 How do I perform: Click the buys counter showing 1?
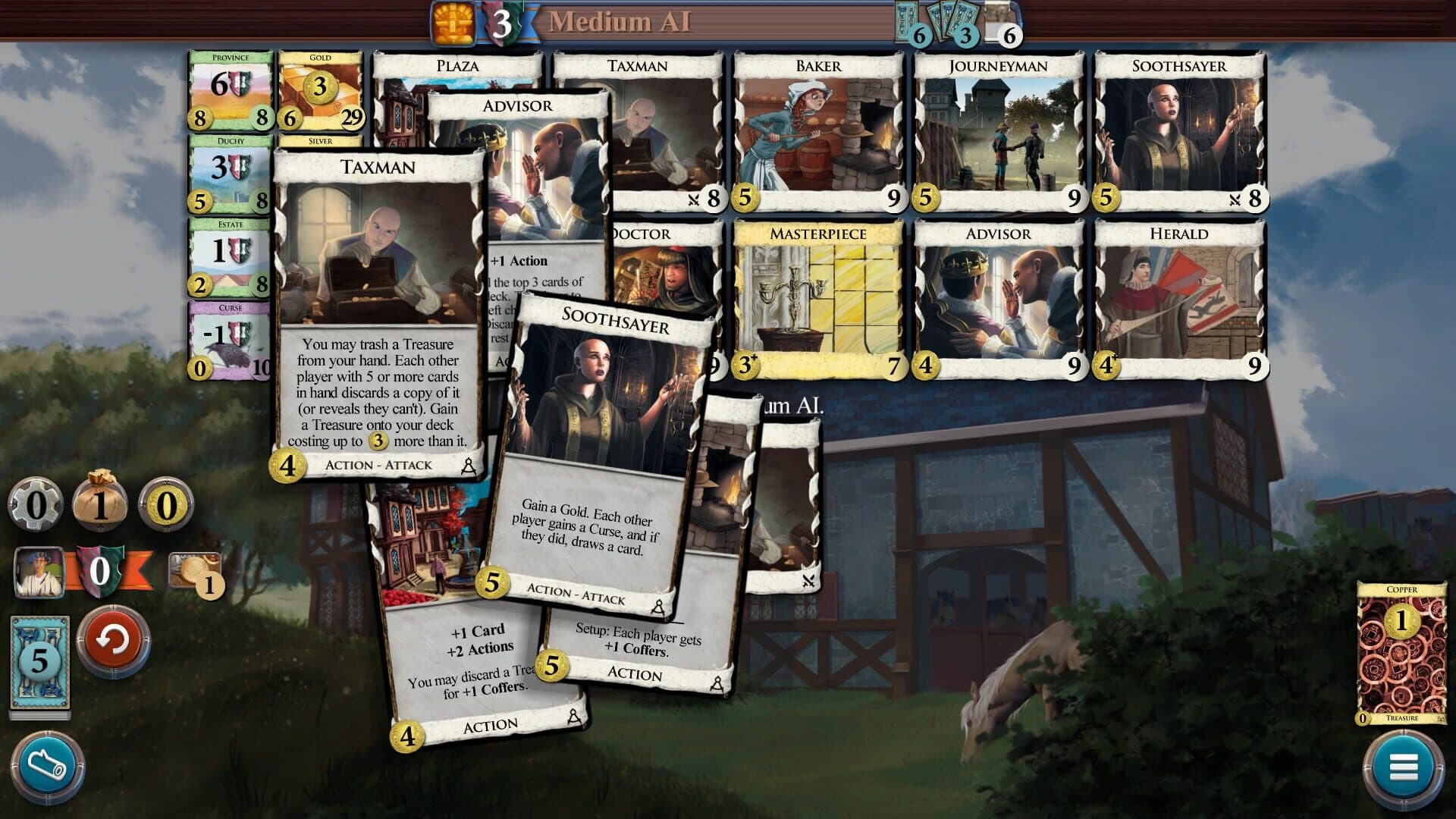[x=102, y=504]
